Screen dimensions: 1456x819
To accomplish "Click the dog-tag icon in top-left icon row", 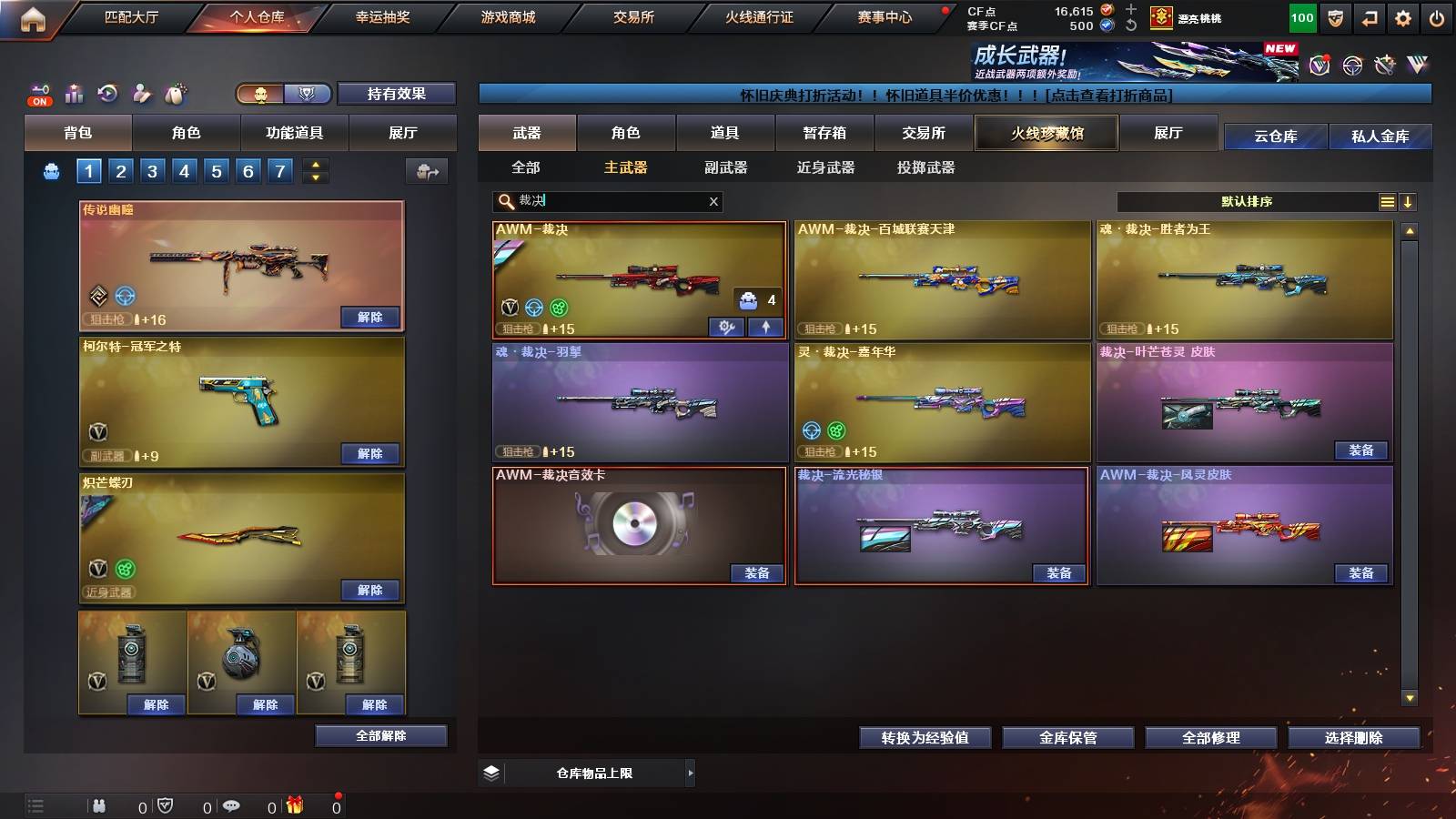I will (x=177, y=93).
